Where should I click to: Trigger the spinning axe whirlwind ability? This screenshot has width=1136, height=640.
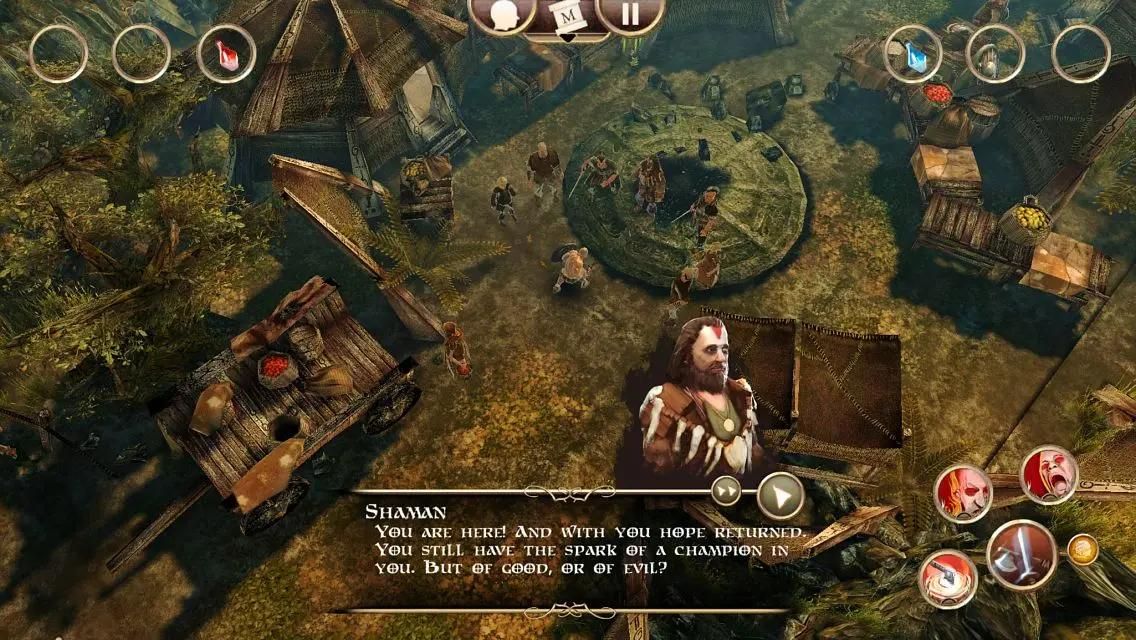[948, 578]
